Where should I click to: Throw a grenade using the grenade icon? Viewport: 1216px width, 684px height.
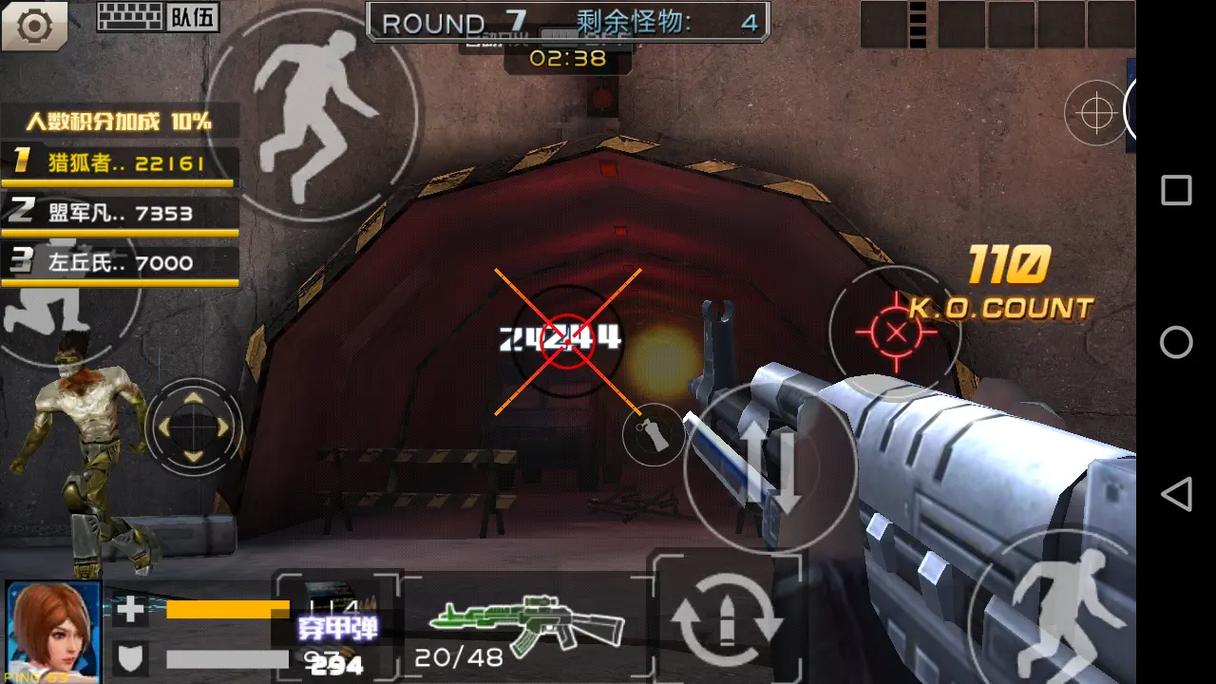coord(652,436)
